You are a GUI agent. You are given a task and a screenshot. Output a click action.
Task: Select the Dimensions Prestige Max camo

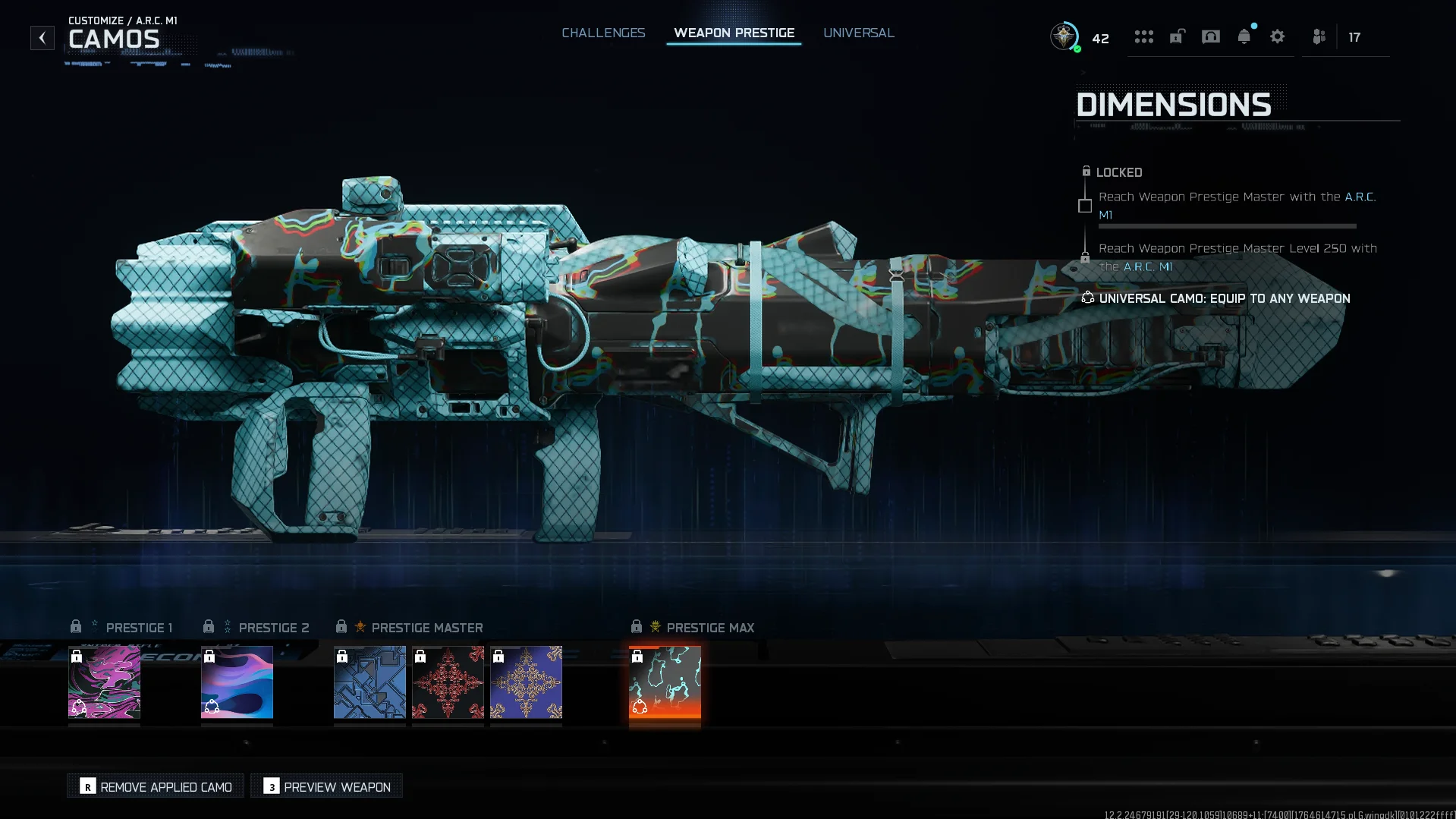665,682
